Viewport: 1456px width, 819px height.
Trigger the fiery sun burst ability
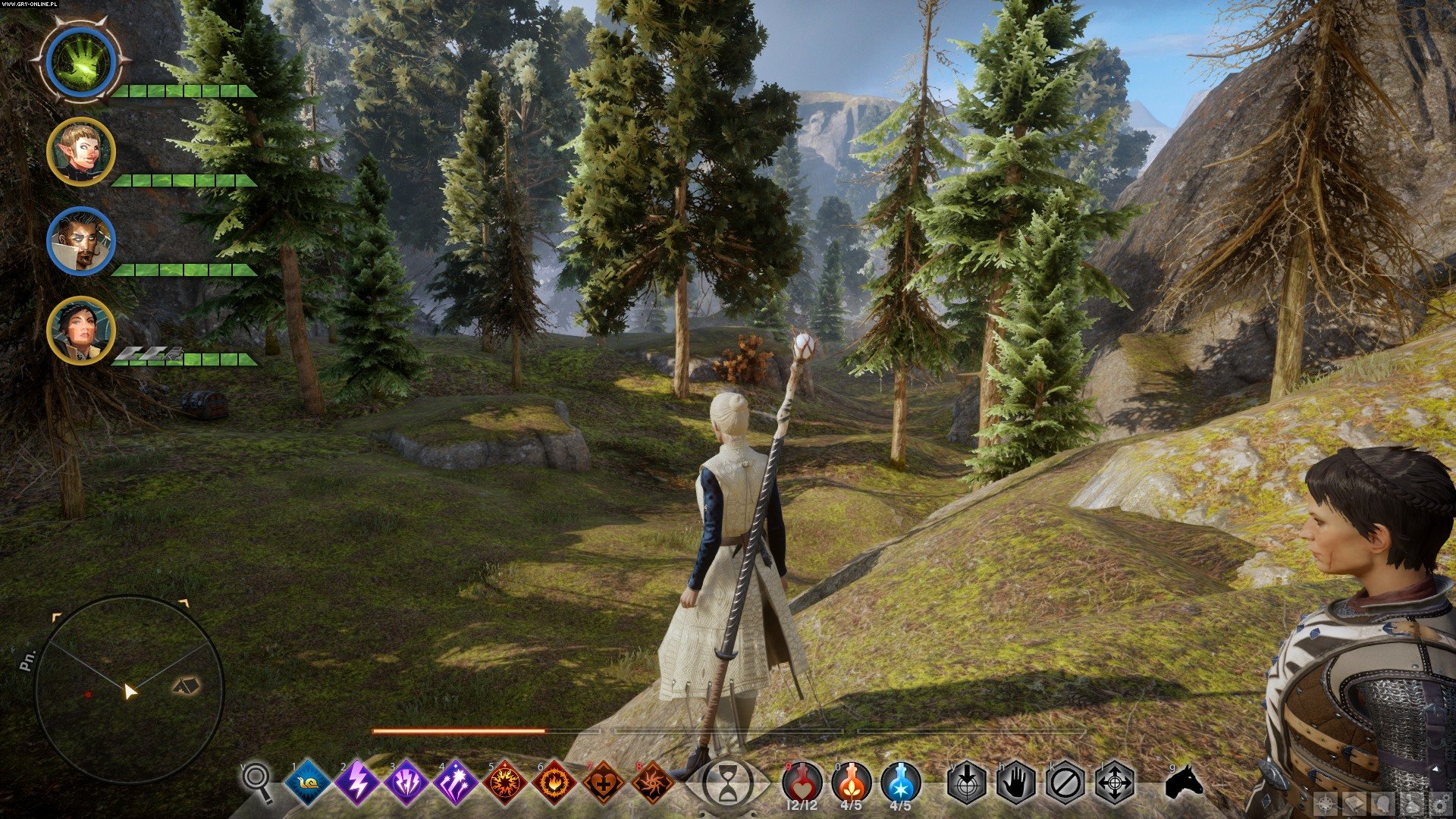(x=505, y=782)
